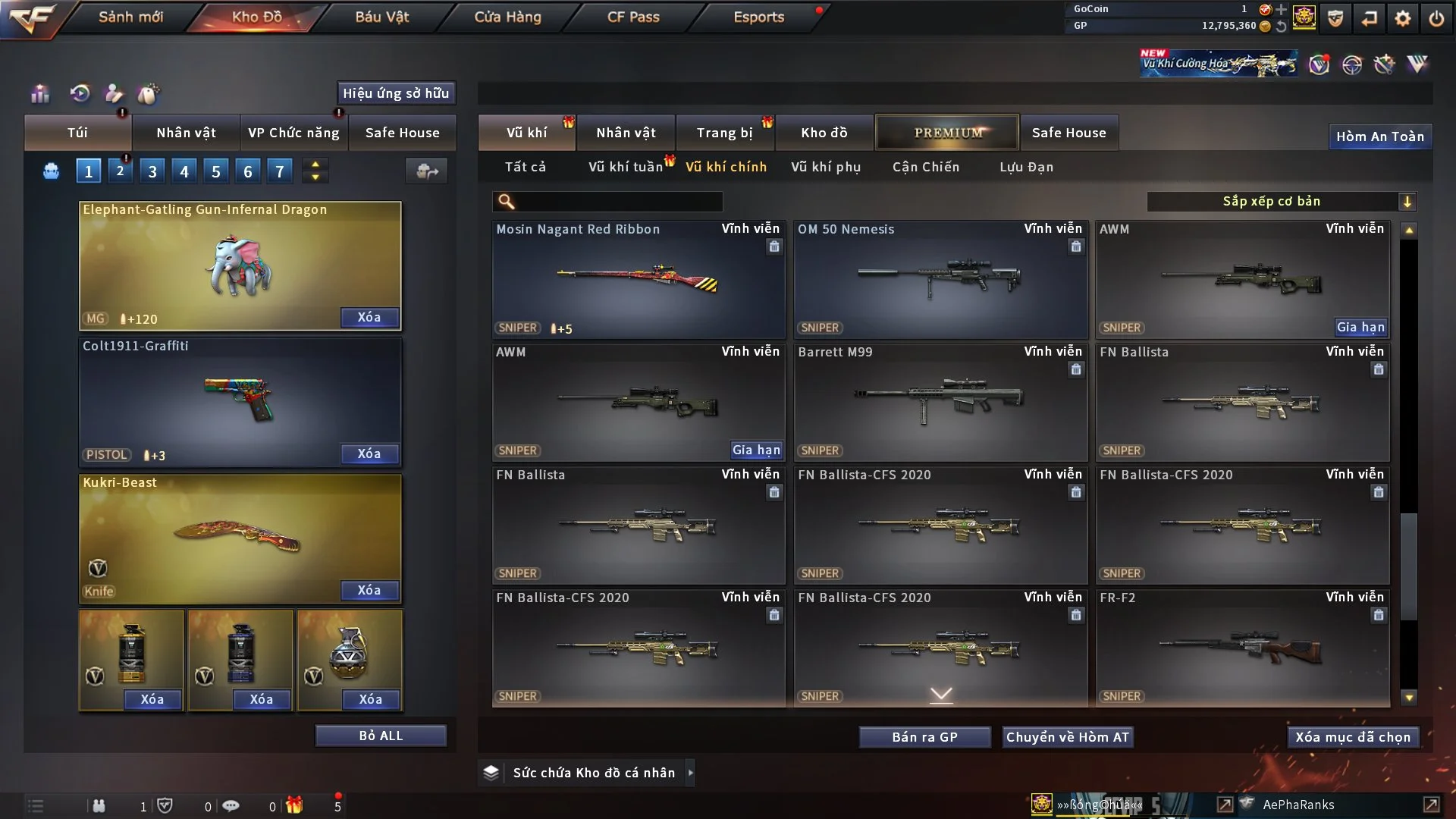Screen dimensions: 1456x819
Task: Switch to the PREMIUM inventory tab
Action: coord(947,133)
